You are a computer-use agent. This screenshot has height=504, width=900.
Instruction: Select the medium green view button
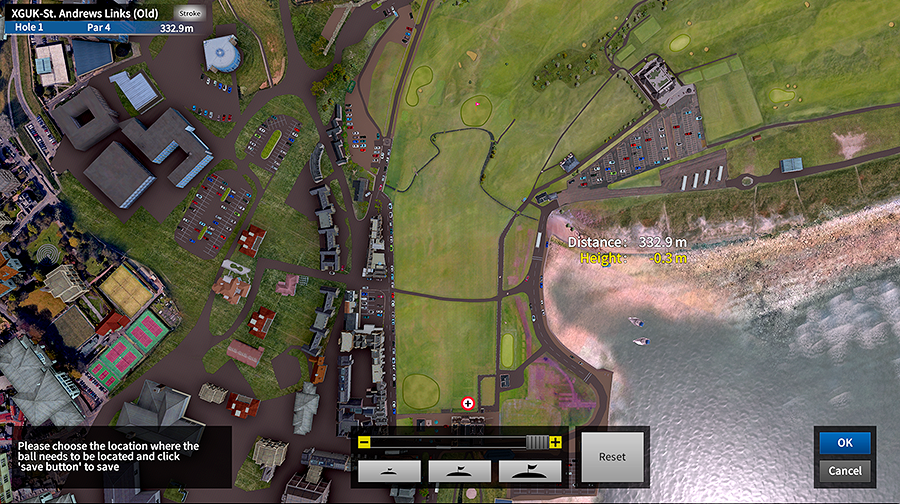coord(459,471)
